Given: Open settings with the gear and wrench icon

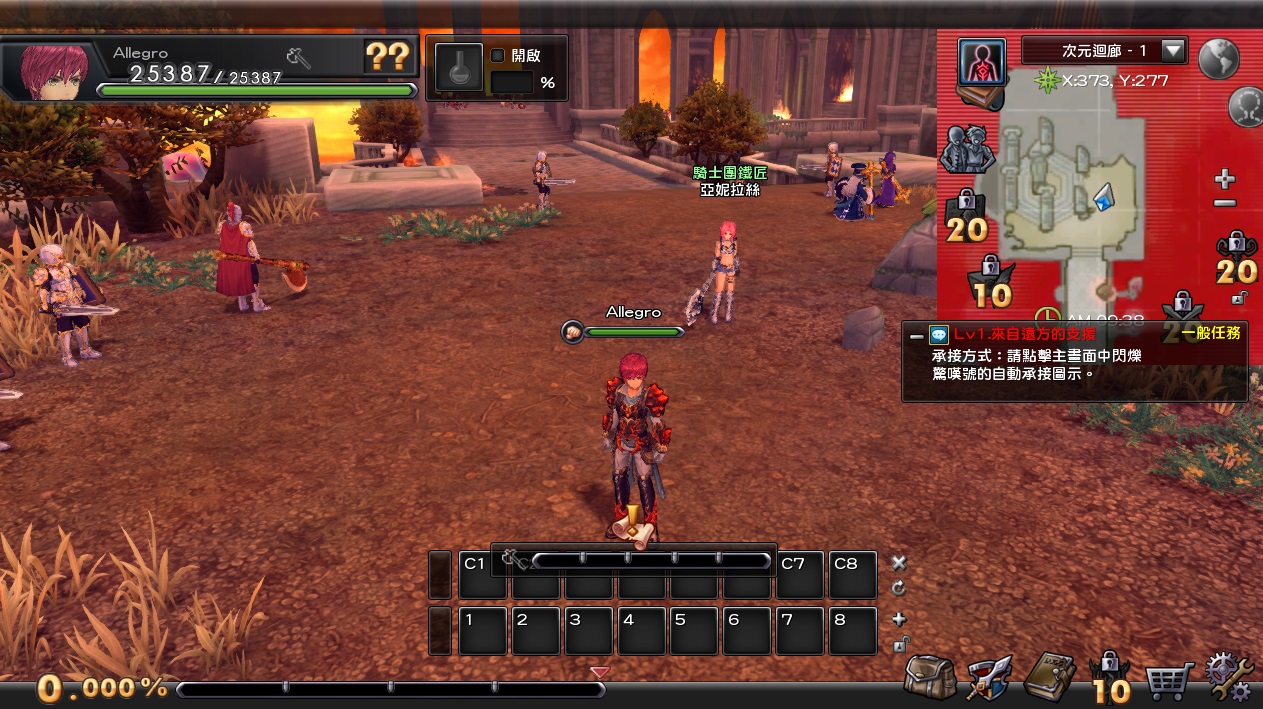Looking at the screenshot, I should pyautogui.click(x=1228, y=678).
